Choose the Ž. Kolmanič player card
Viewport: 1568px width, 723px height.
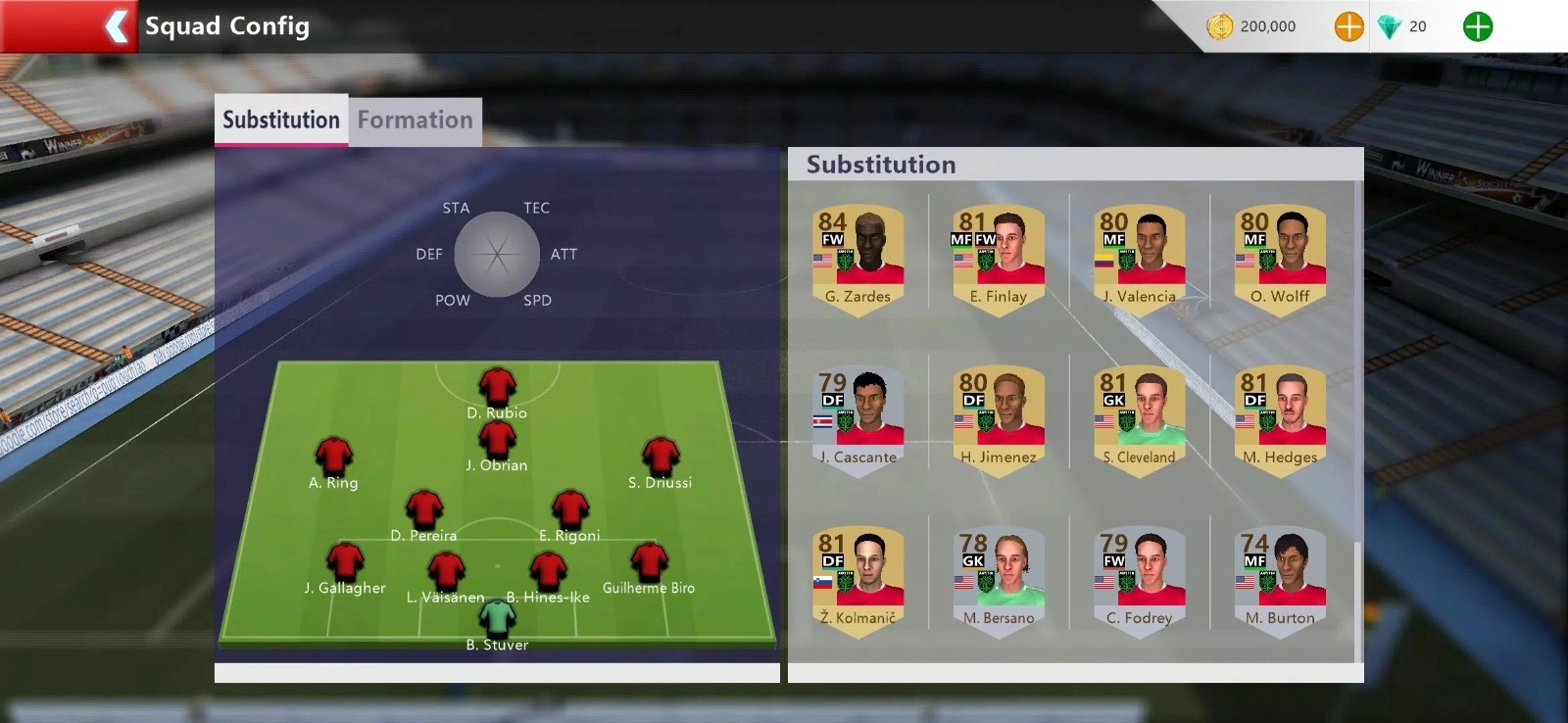[857, 579]
